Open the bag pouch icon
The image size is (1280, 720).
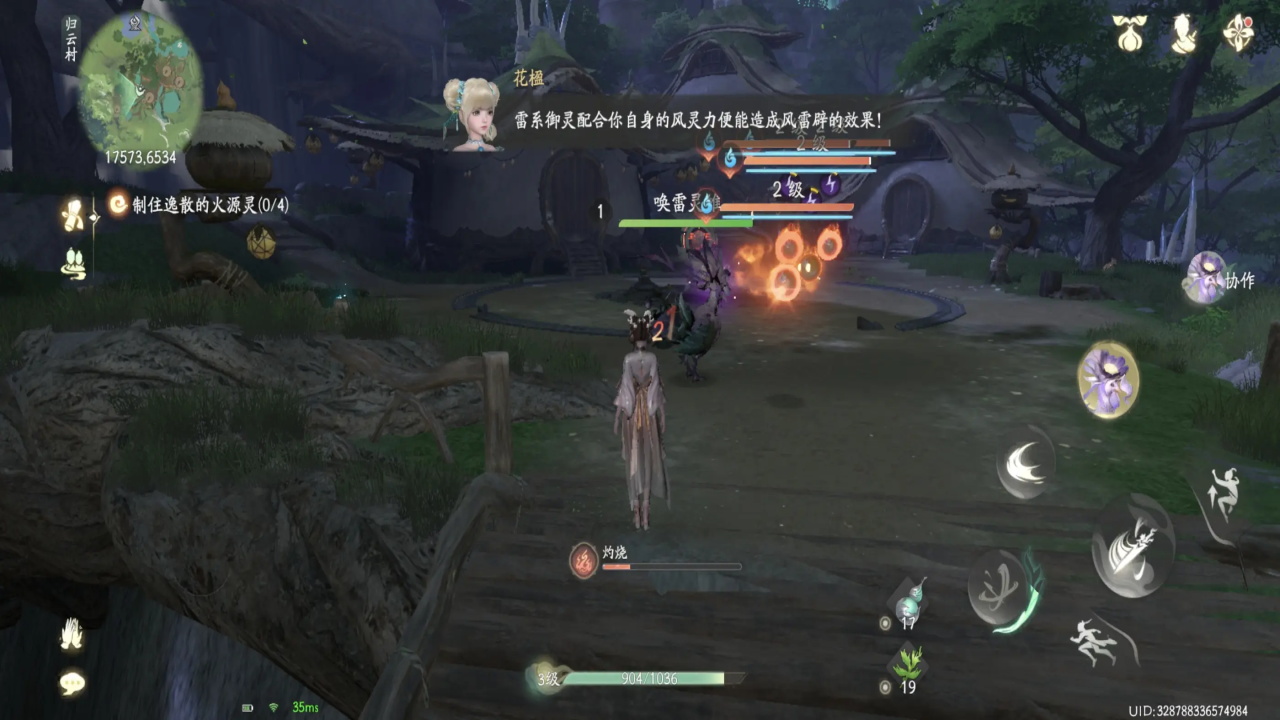pos(1130,34)
